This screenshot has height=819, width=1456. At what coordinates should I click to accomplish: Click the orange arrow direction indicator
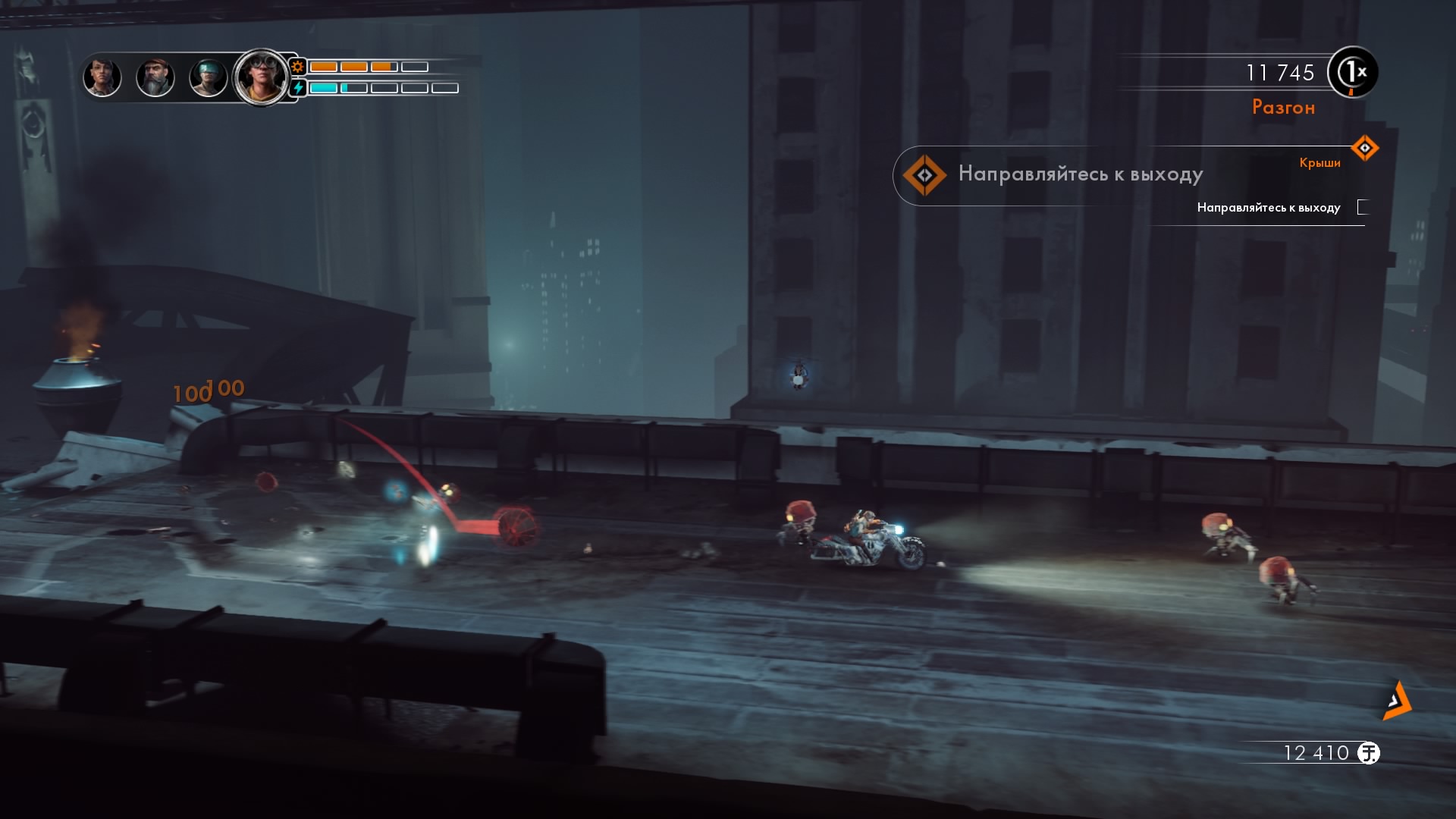tap(1397, 700)
